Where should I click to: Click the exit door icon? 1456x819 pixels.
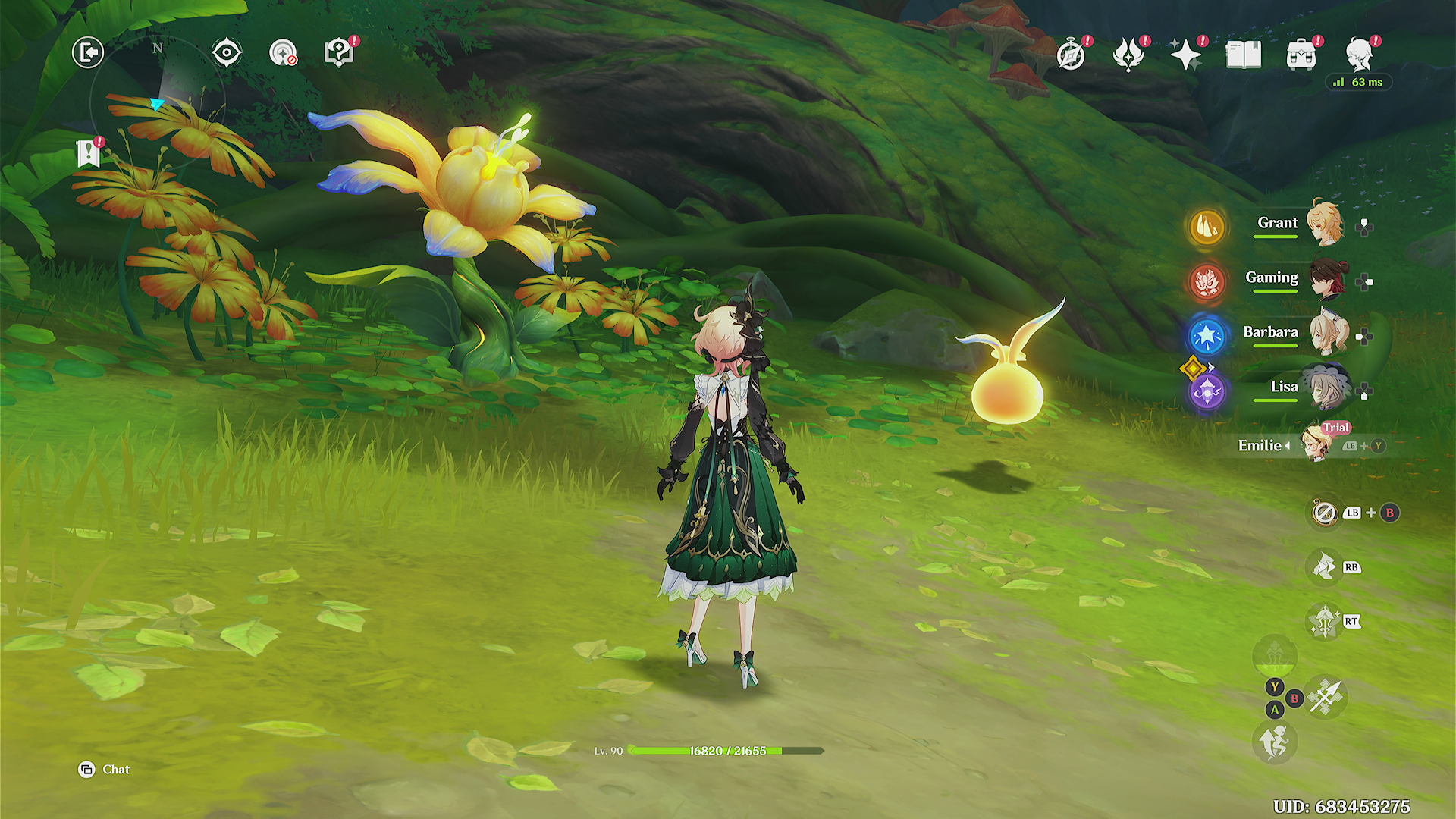point(88,53)
